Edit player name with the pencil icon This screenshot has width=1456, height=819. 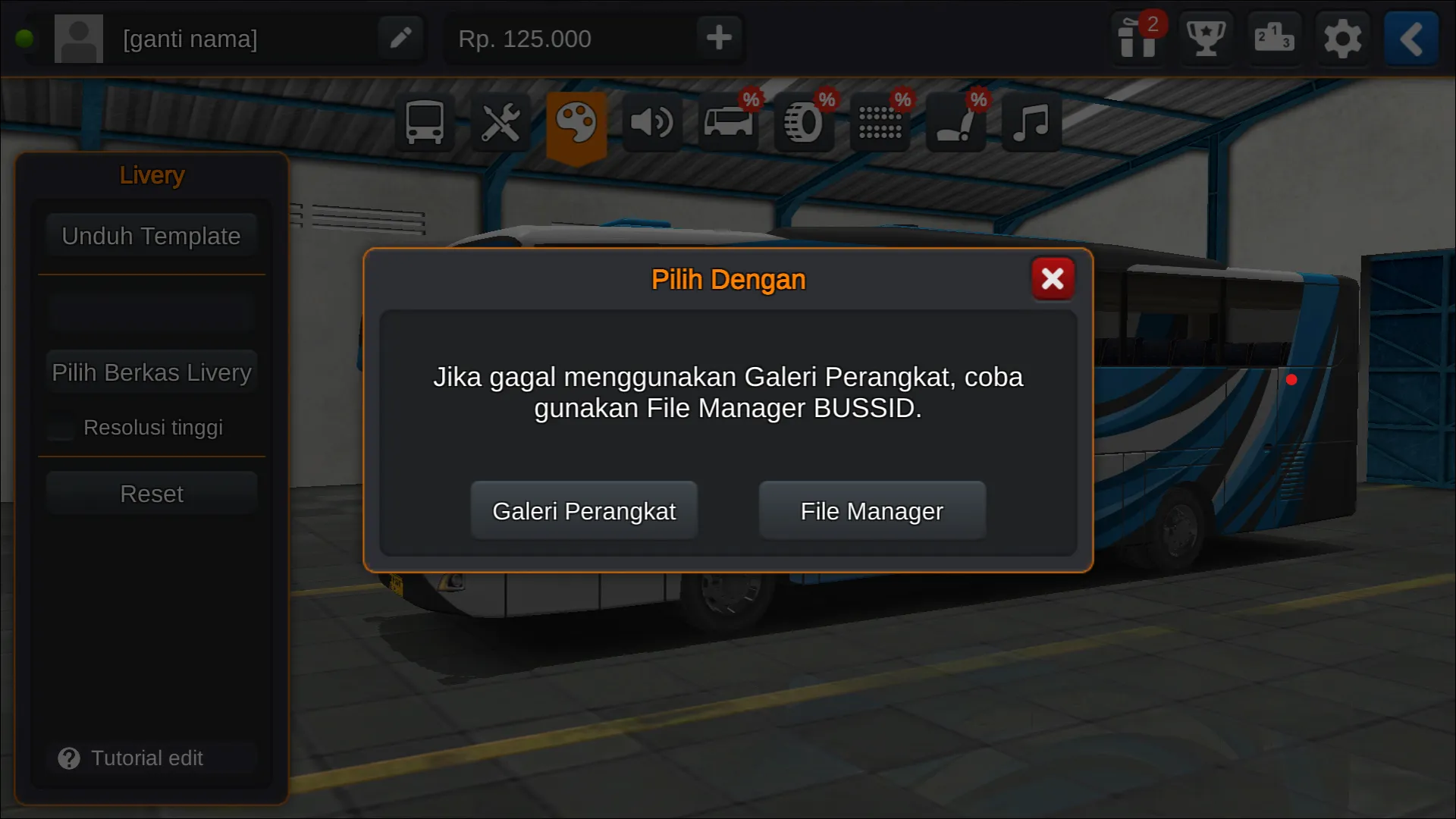(400, 38)
